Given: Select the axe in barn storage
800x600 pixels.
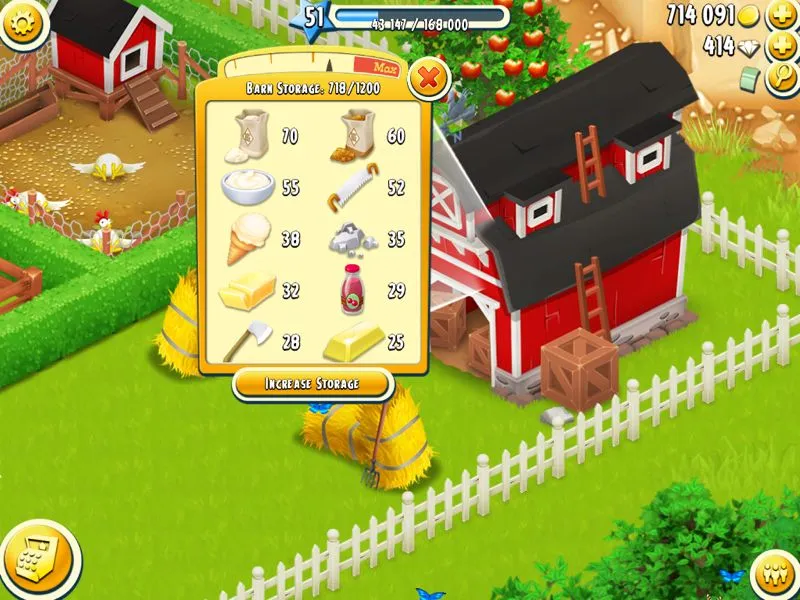Looking at the screenshot, I should [243, 342].
